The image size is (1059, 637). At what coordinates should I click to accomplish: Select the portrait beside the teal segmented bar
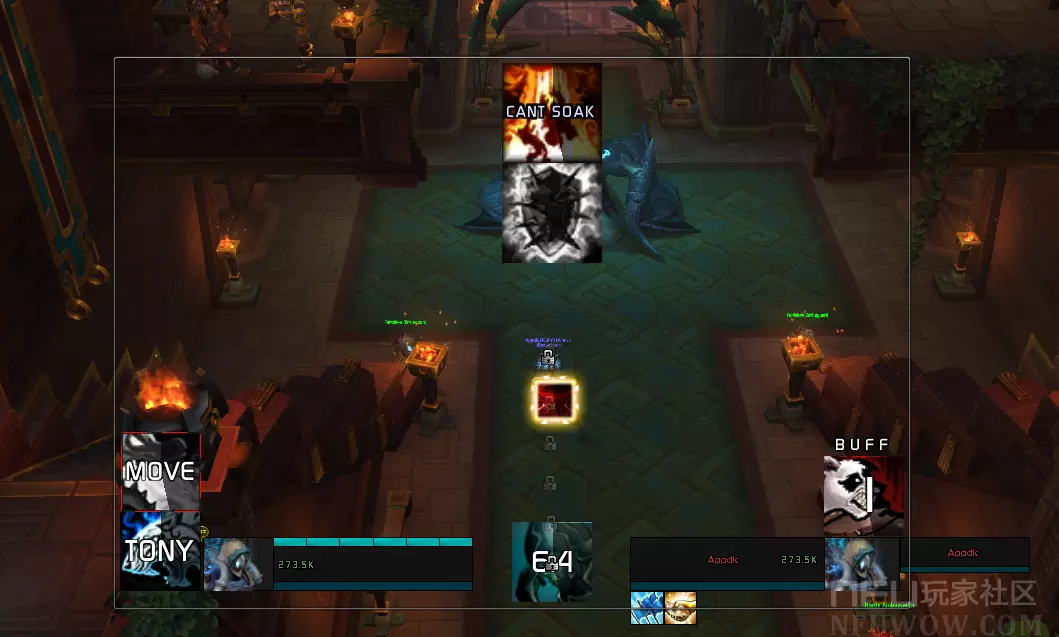tap(238, 564)
